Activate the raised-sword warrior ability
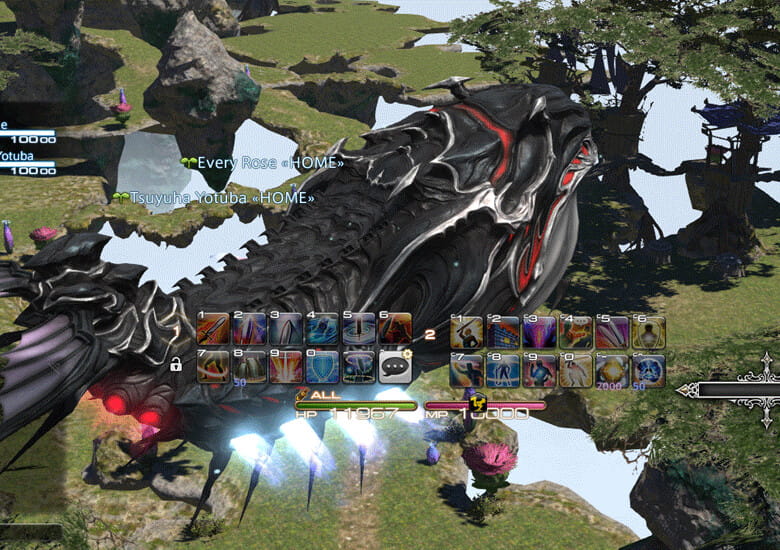 [467, 333]
